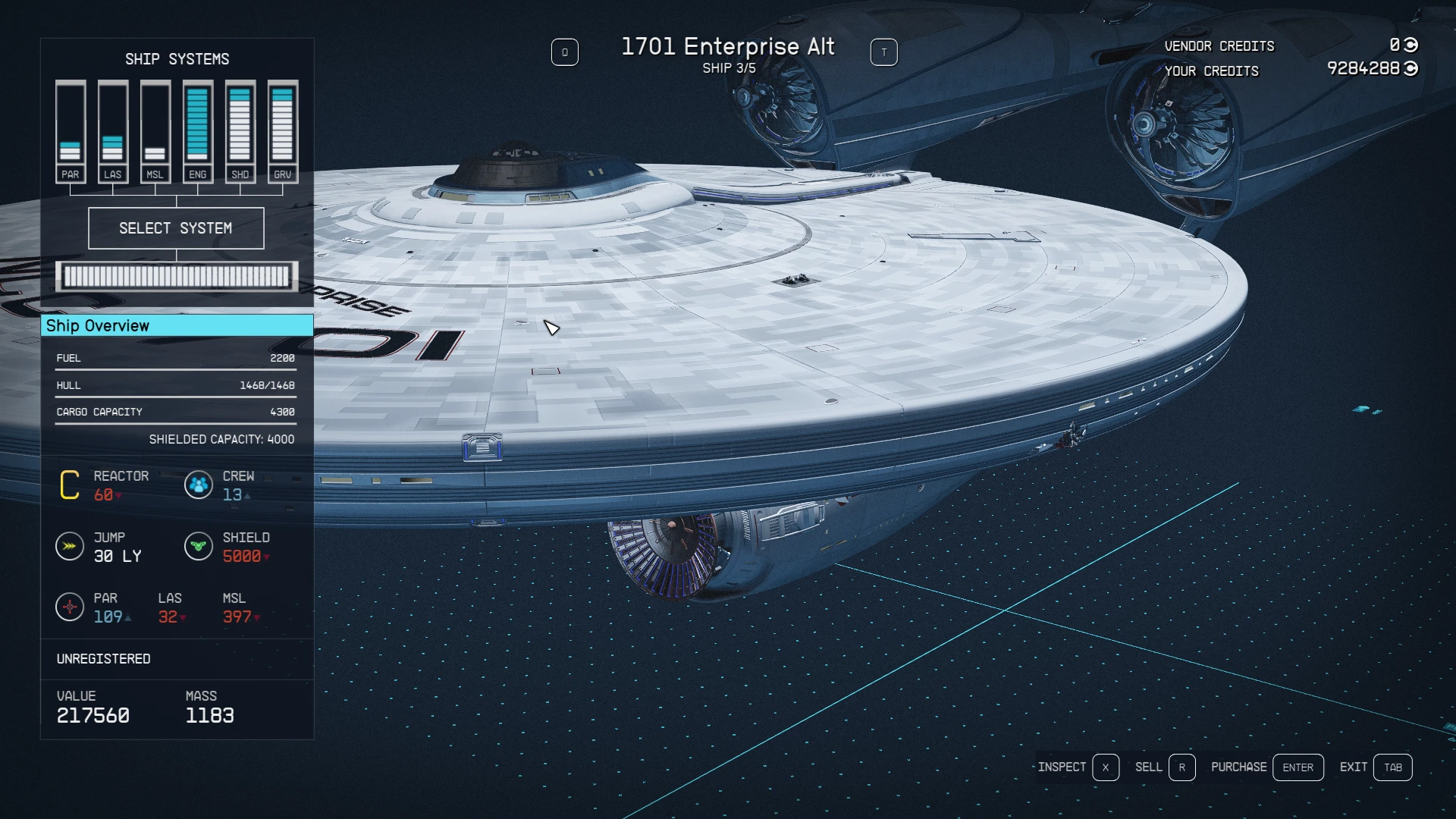Open the Ship Overview section
The height and width of the screenshot is (819, 1456).
177,325
